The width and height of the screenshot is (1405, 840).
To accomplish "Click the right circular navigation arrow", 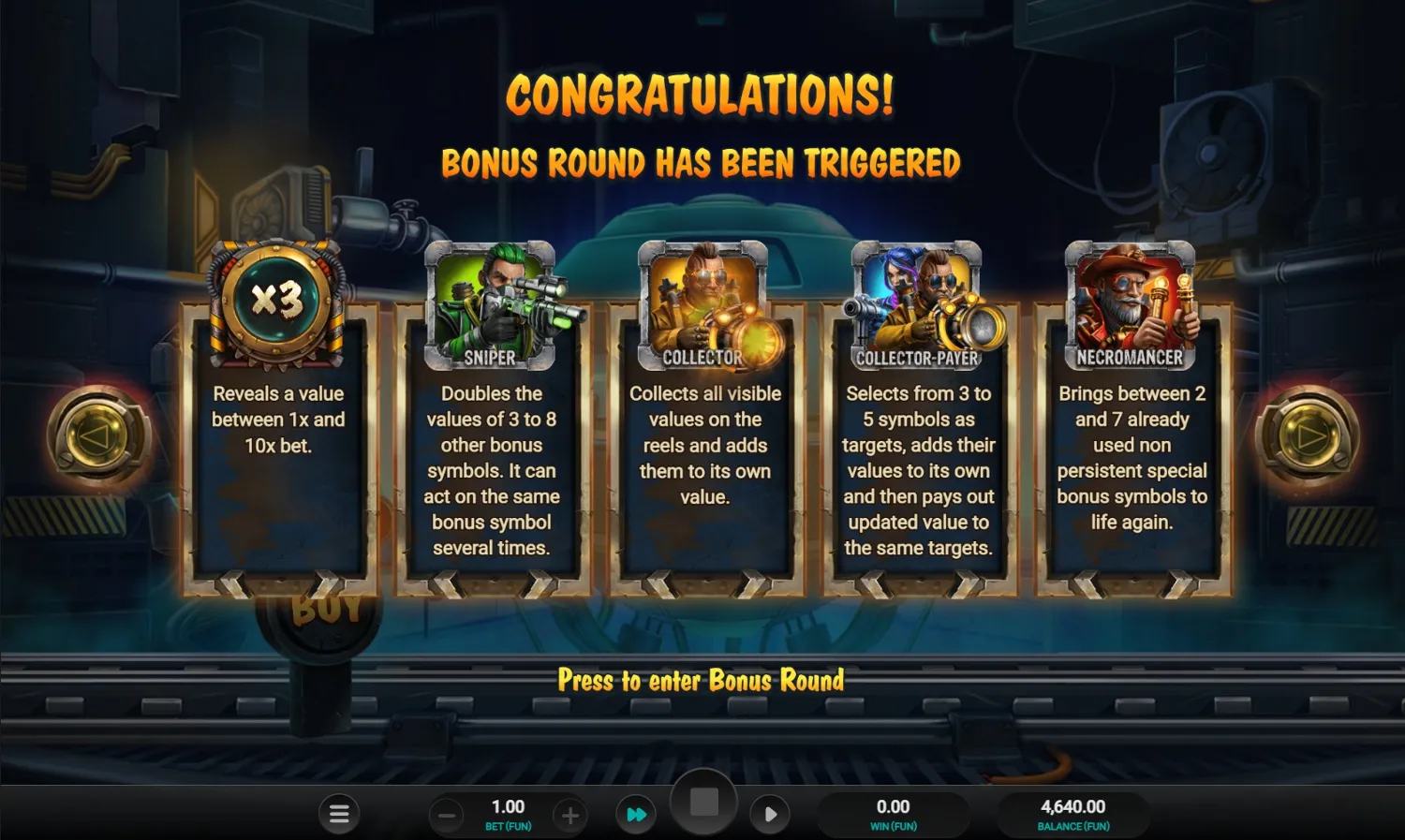I will (x=1309, y=435).
